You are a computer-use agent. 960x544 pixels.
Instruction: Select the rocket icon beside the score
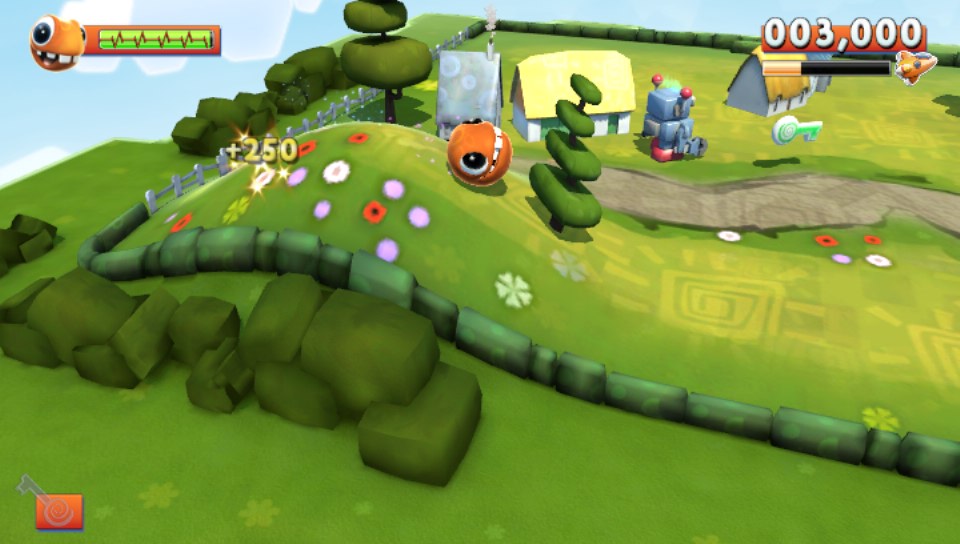pyautogui.click(x=915, y=67)
